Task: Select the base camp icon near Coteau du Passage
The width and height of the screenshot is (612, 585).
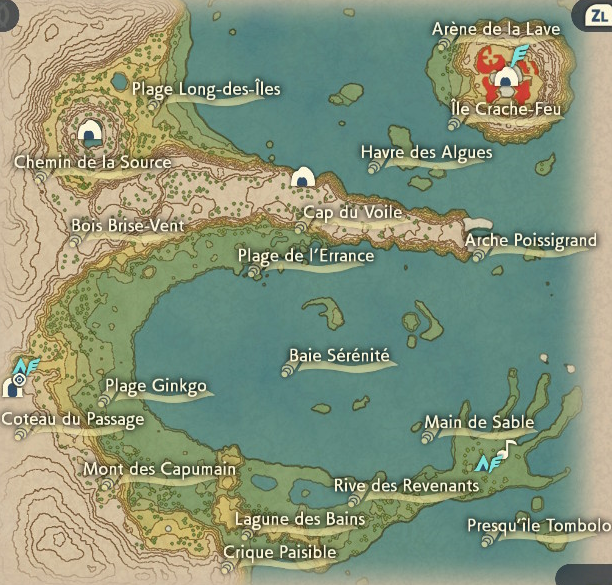Action: [x=15, y=386]
